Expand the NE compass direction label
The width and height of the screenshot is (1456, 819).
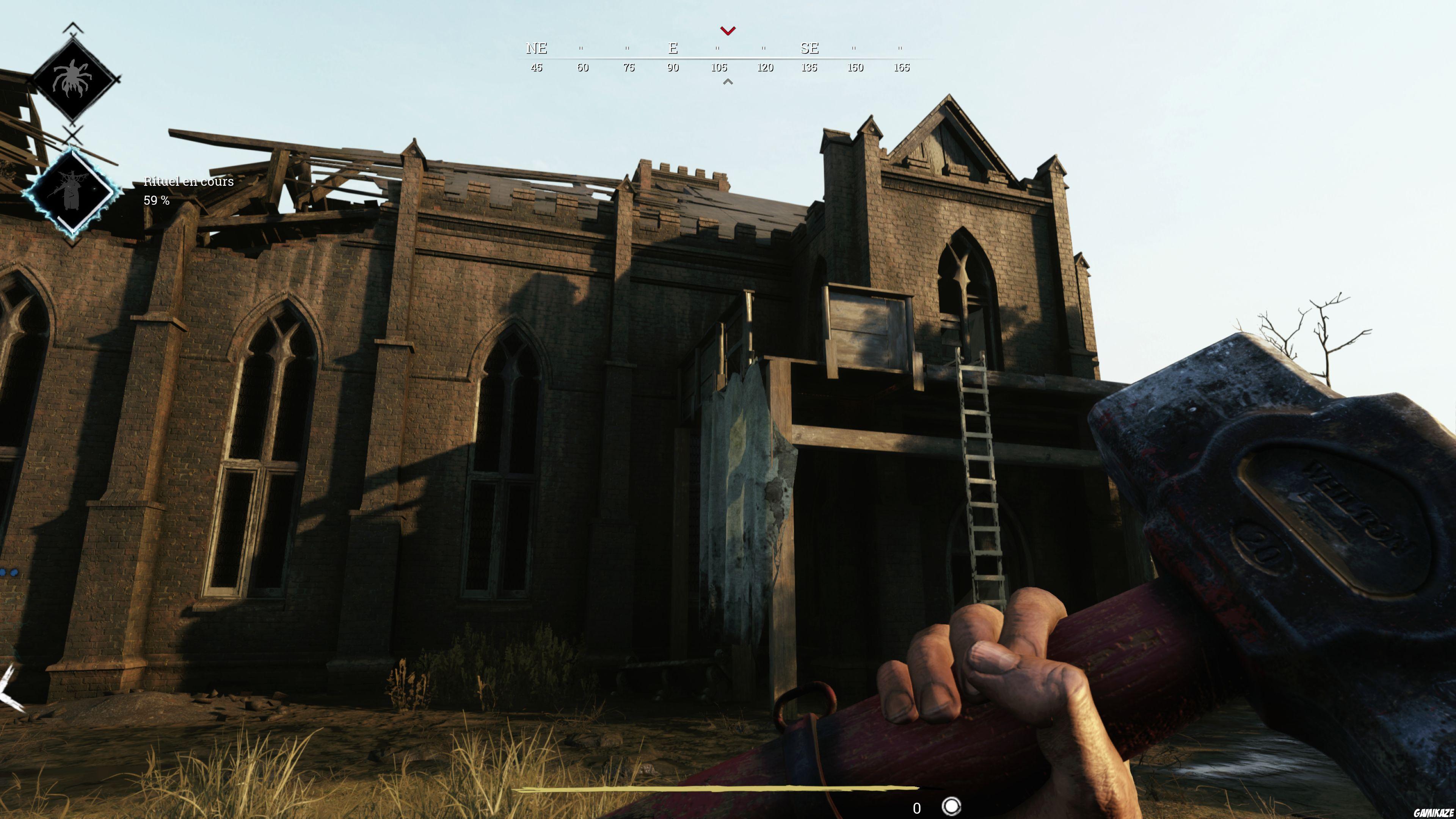click(x=537, y=49)
